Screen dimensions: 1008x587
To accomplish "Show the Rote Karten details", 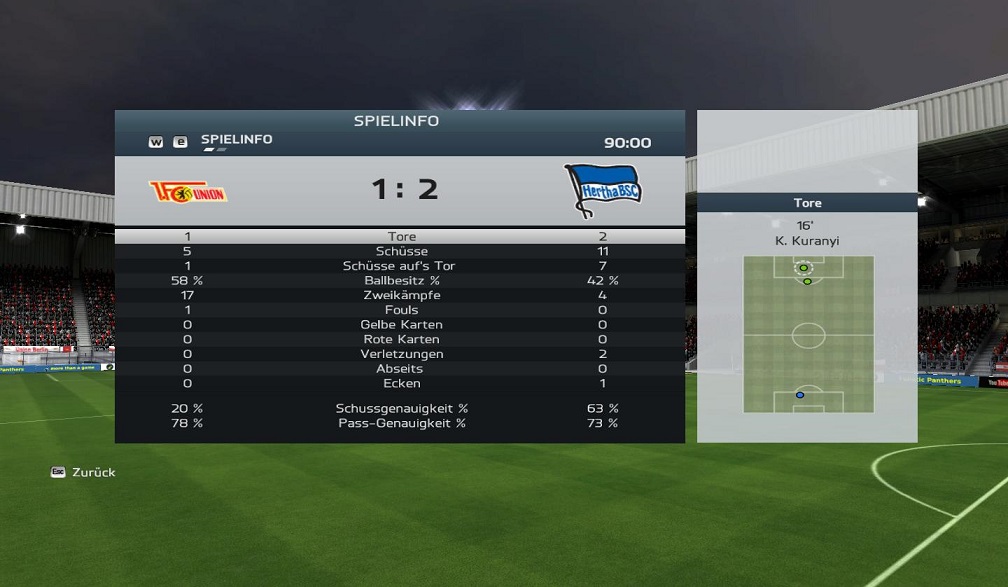I will coord(401,339).
